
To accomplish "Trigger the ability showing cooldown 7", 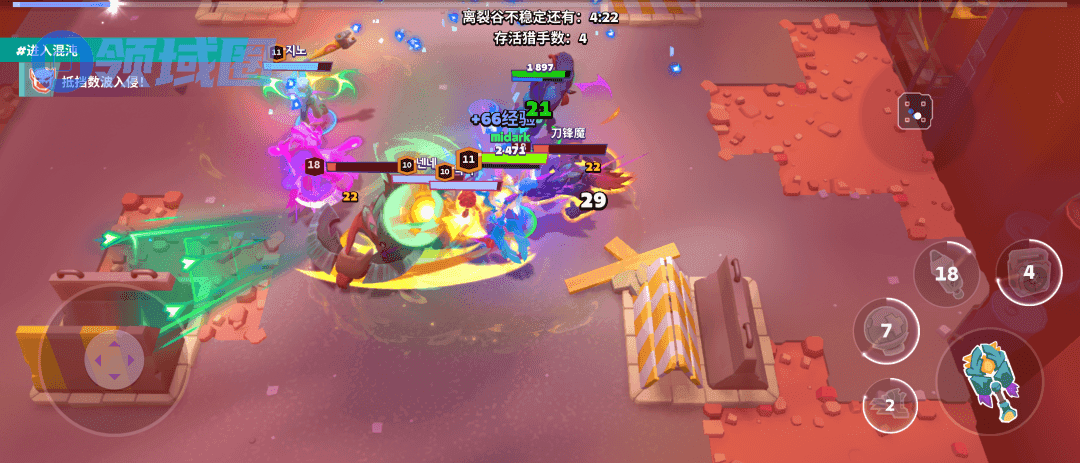I will (x=886, y=330).
